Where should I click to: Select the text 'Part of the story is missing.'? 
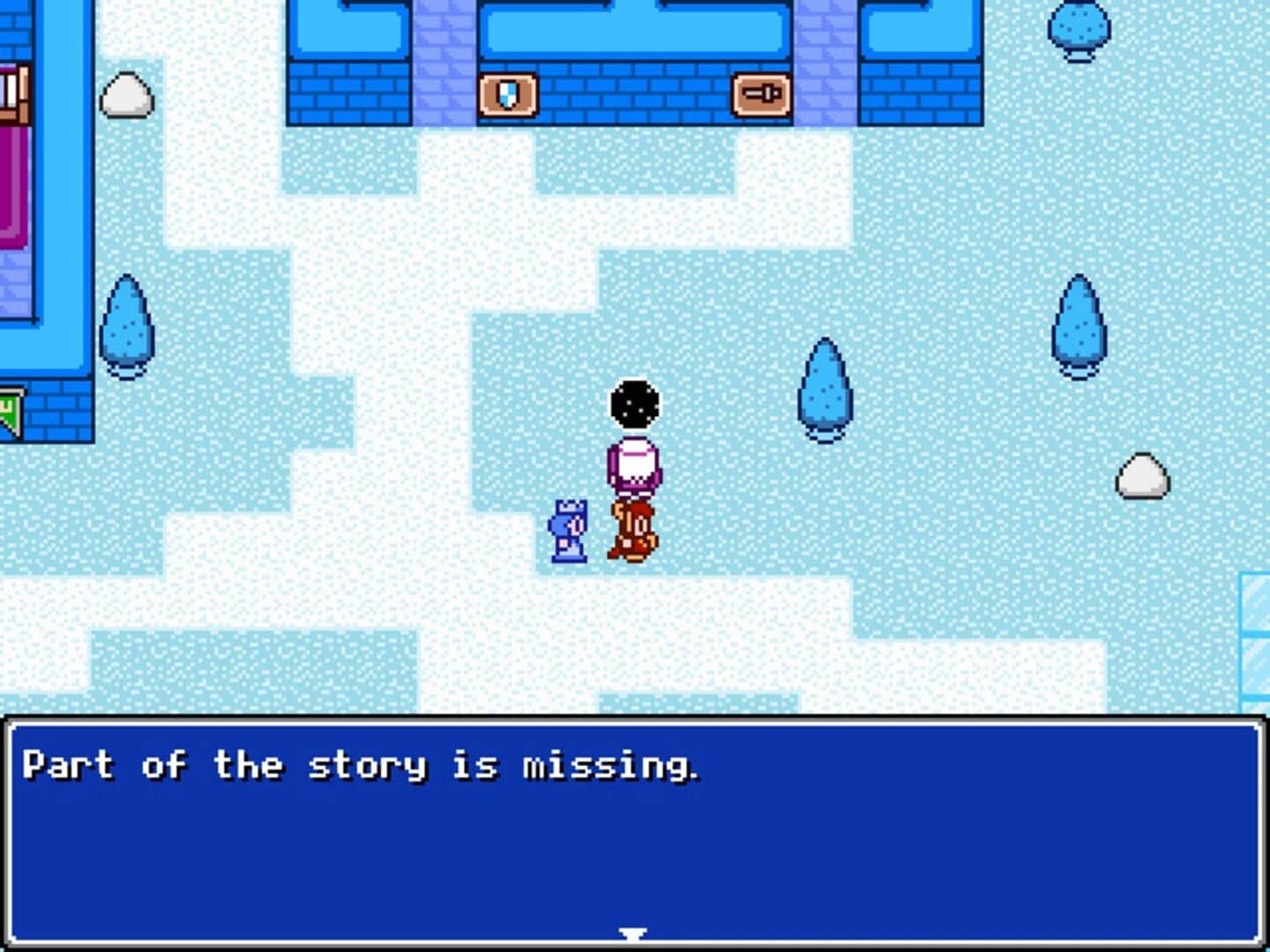tap(362, 765)
